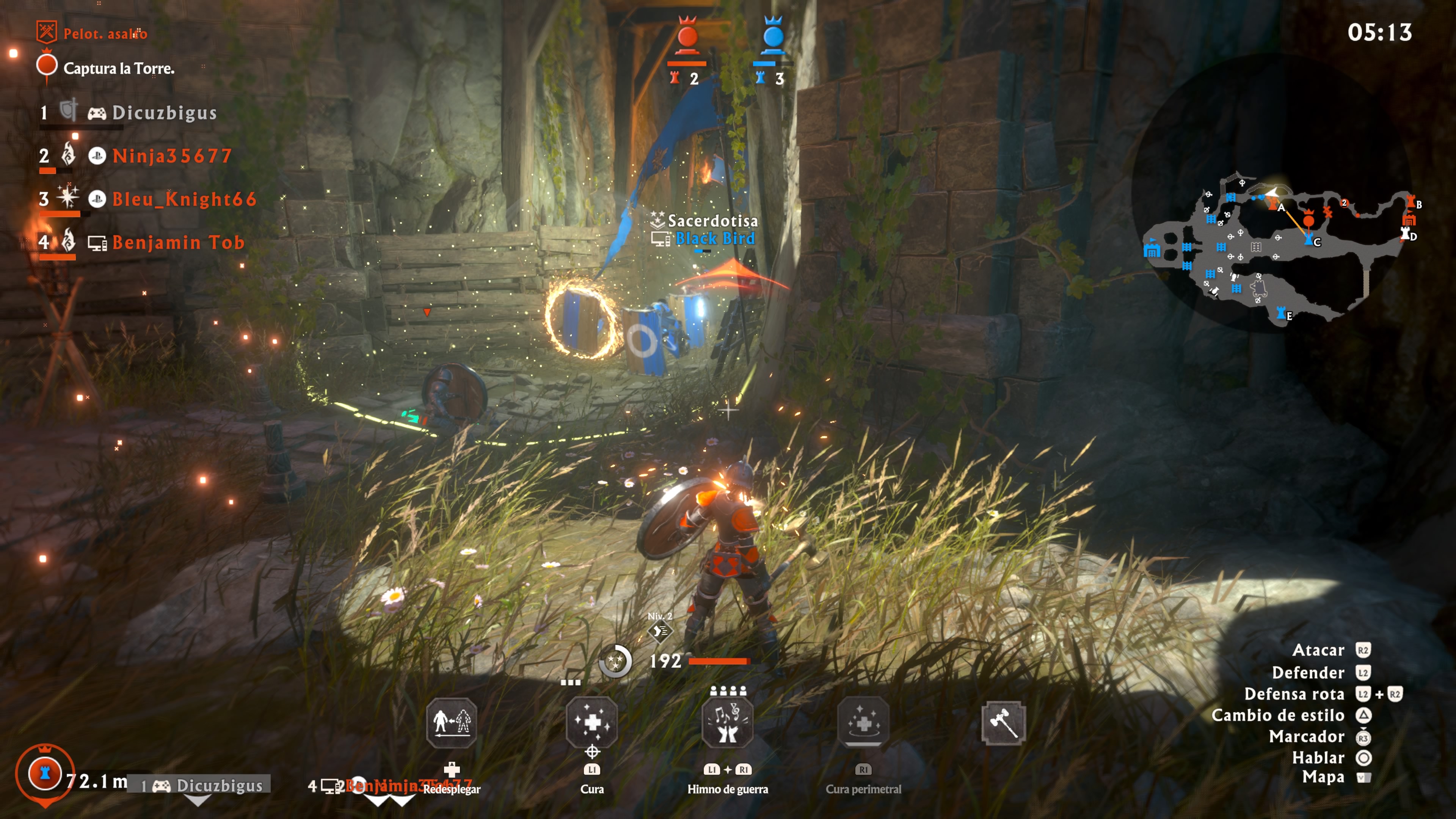Click the Redesplegar redeploy icon

click(x=451, y=722)
